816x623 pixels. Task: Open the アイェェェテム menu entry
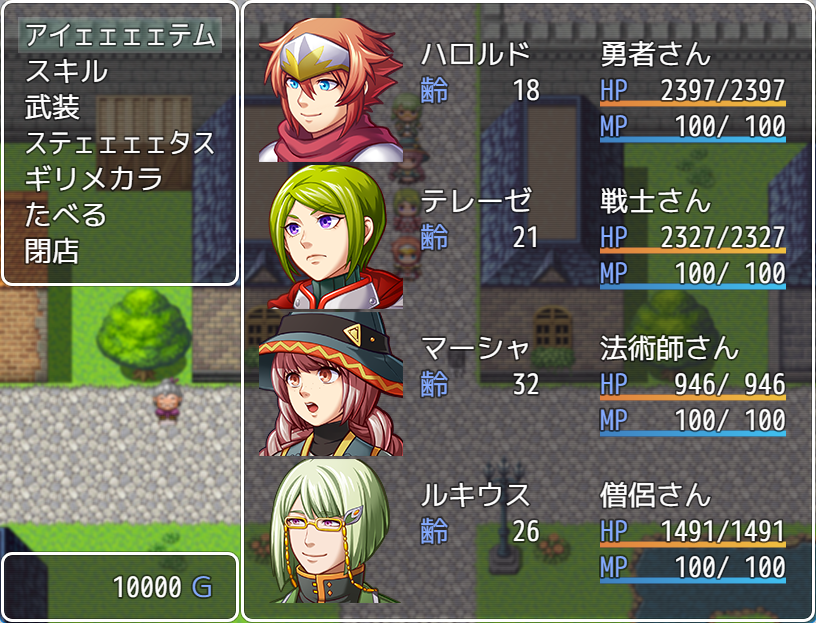point(120,36)
